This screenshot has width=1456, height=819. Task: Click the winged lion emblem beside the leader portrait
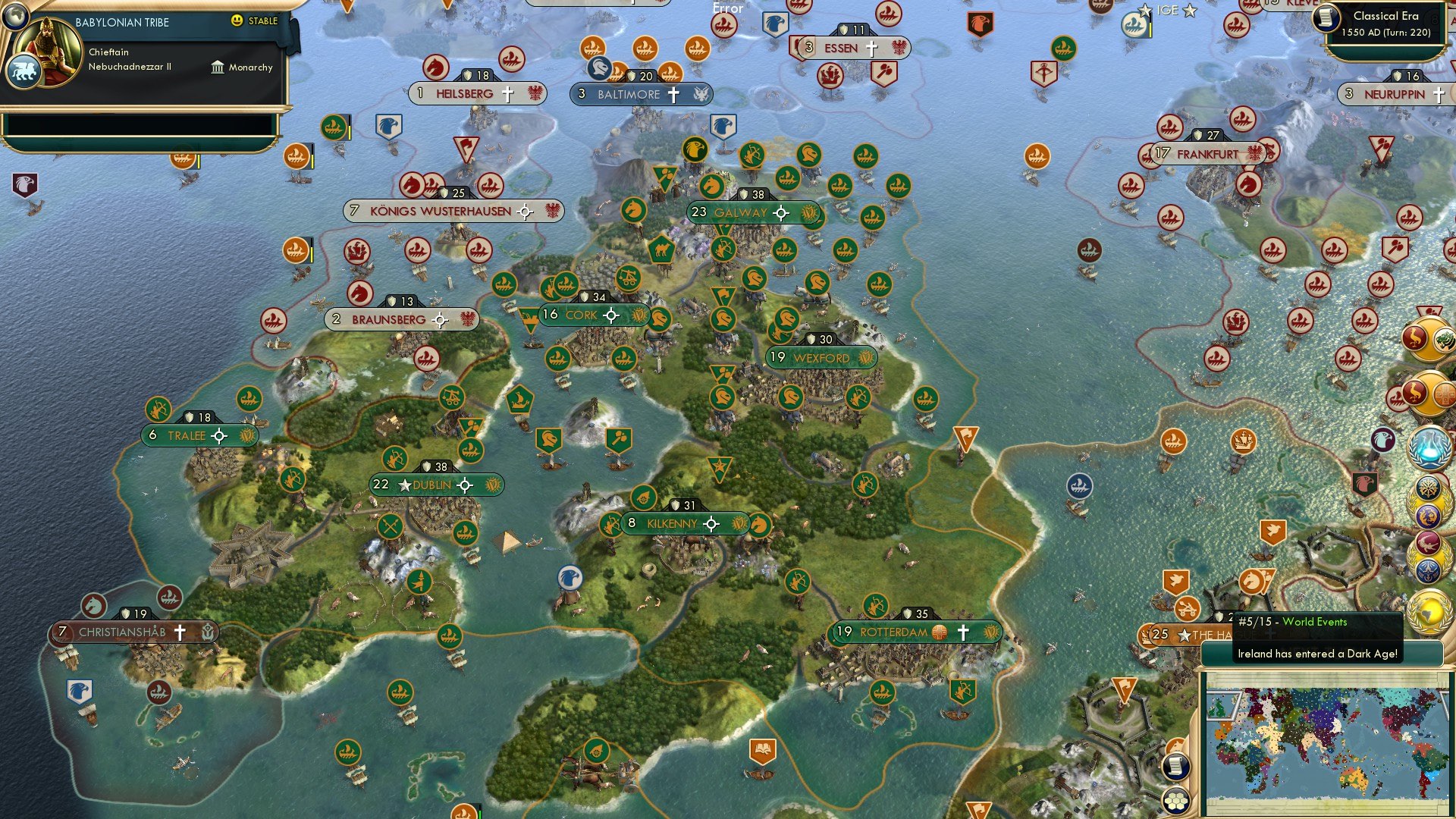pyautogui.click(x=25, y=72)
